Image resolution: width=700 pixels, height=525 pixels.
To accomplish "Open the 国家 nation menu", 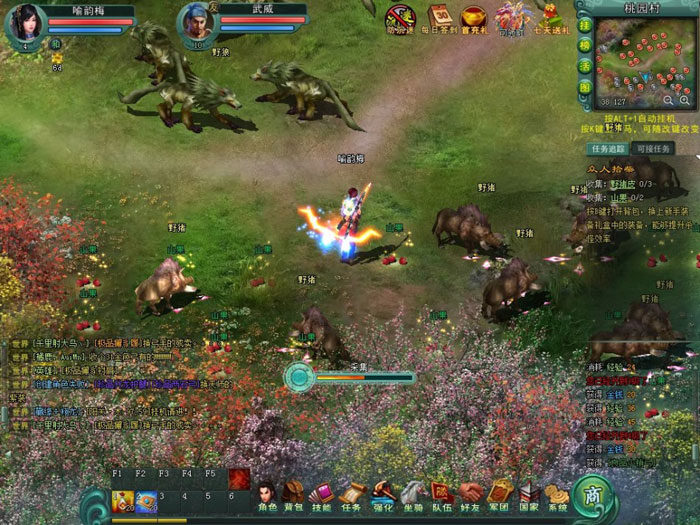I will tap(529, 494).
